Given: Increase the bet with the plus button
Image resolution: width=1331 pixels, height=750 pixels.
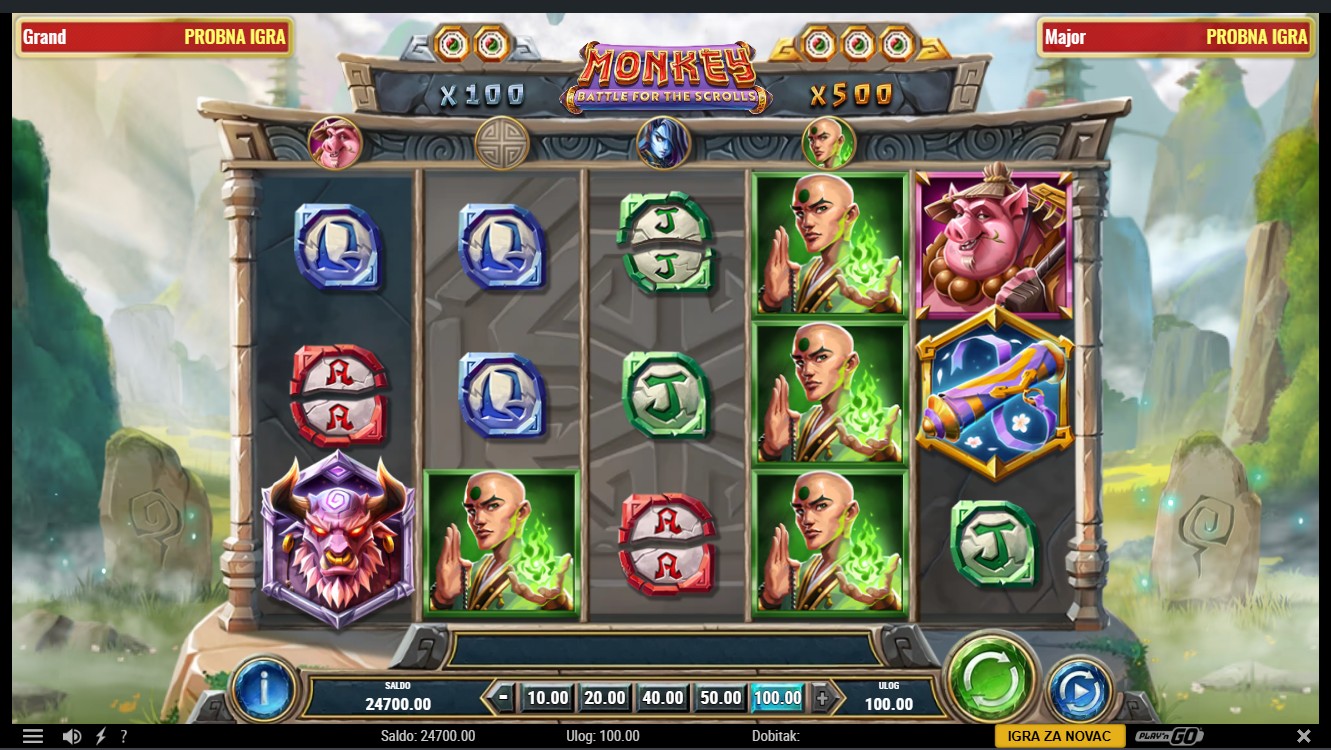Looking at the screenshot, I should pyautogui.click(x=822, y=698).
